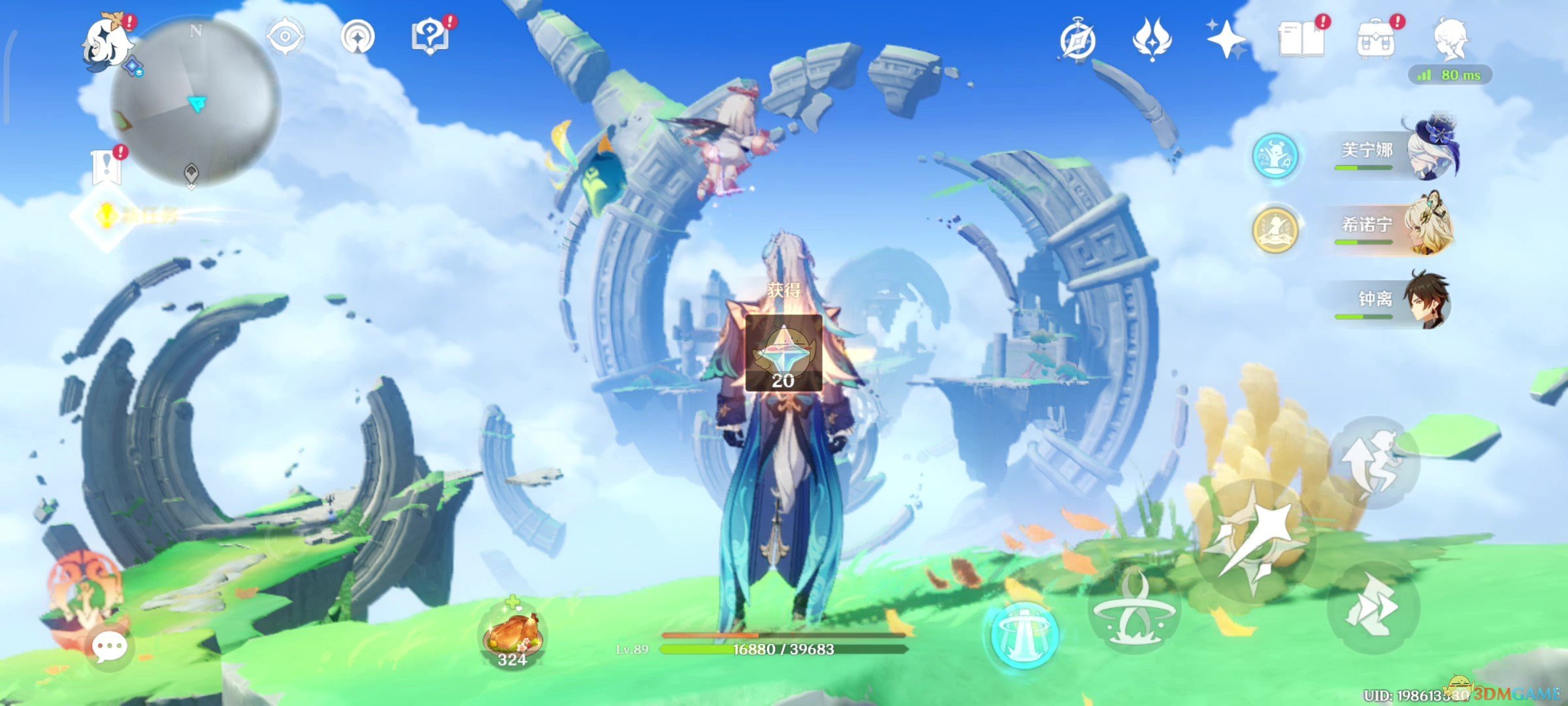Viewport: 1568px width, 706px height.
Task: Trigger the elemental burst button
Action: pyautogui.click(x=1022, y=633)
